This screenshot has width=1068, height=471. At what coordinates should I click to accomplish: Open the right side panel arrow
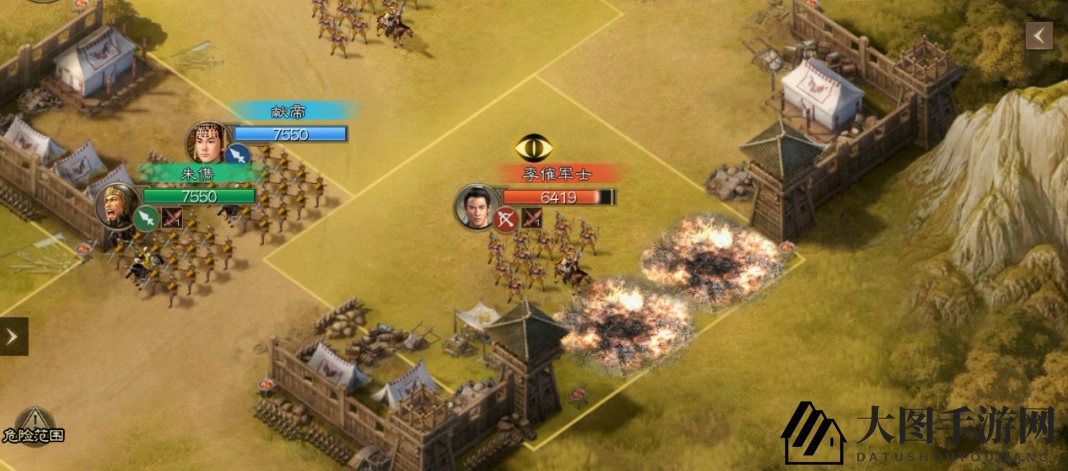coord(1039,36)
